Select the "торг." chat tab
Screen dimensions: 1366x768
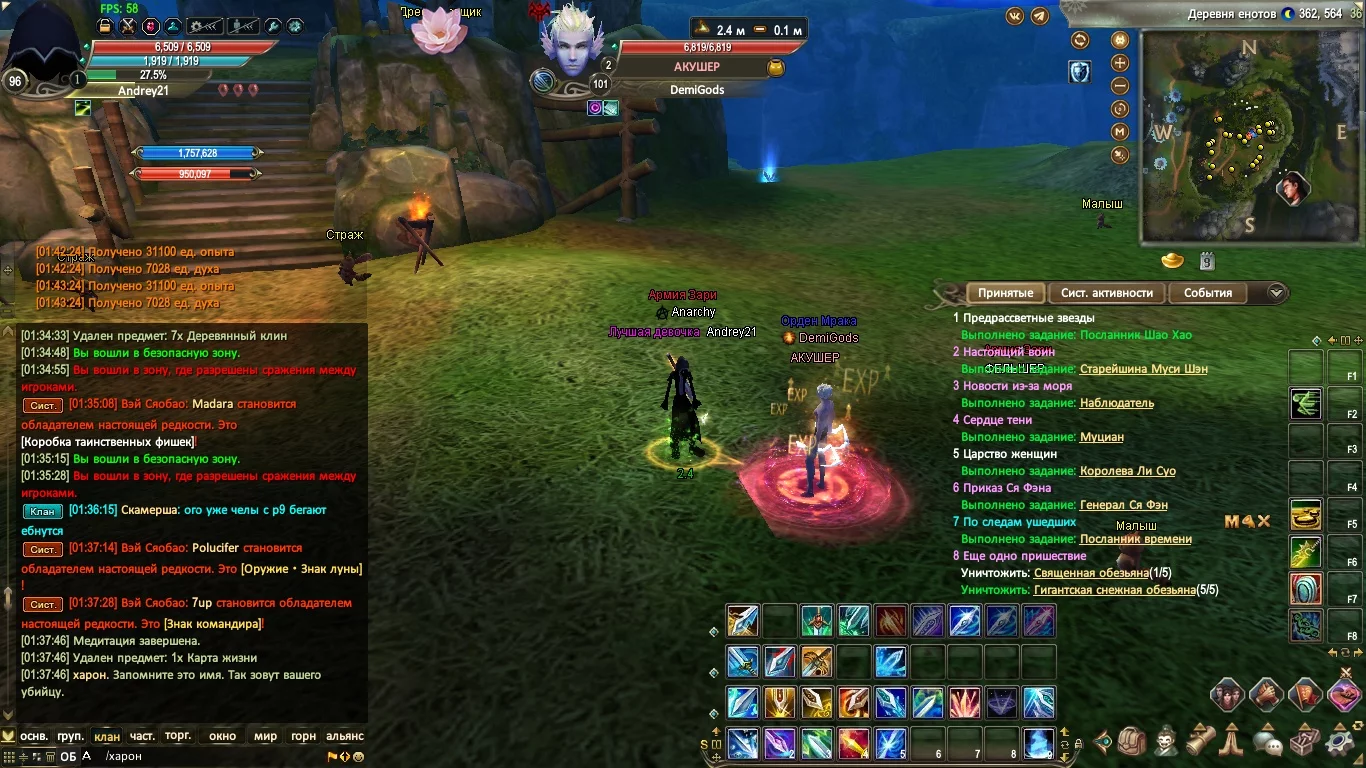[x=178, y=736]
